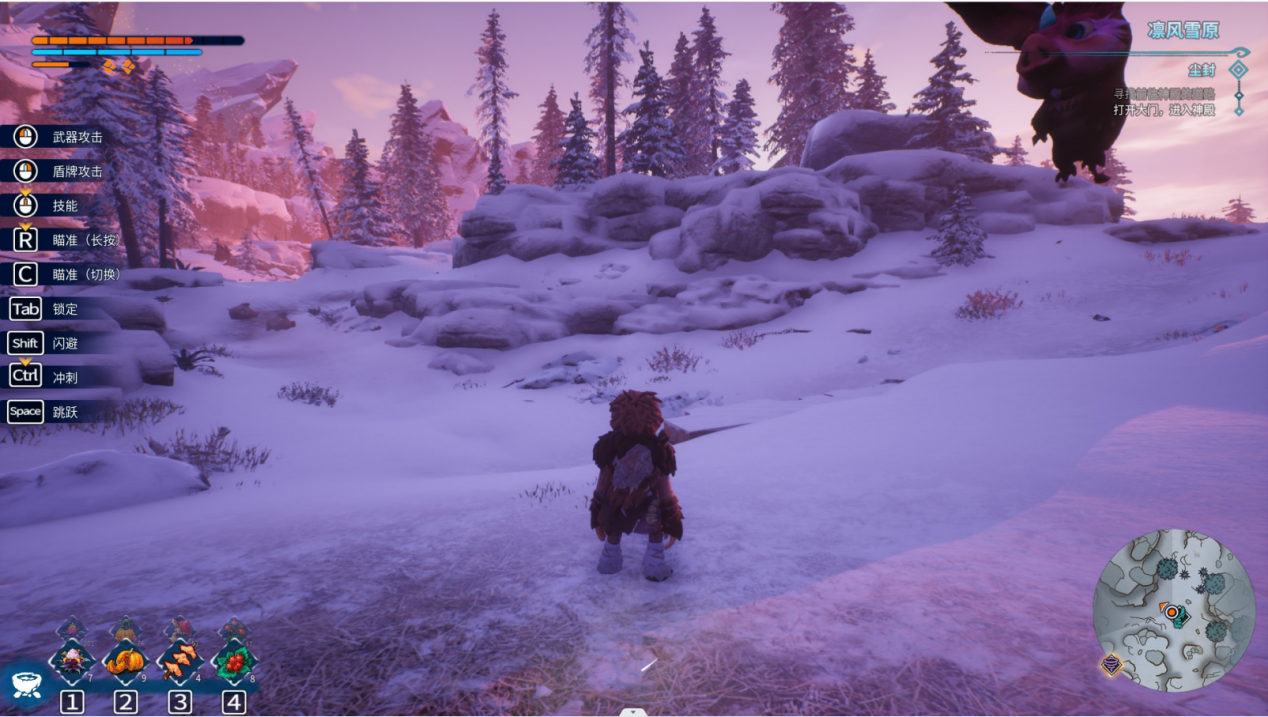
Task: Open the 尘封 quest tracker
Action: [1201, 70]
